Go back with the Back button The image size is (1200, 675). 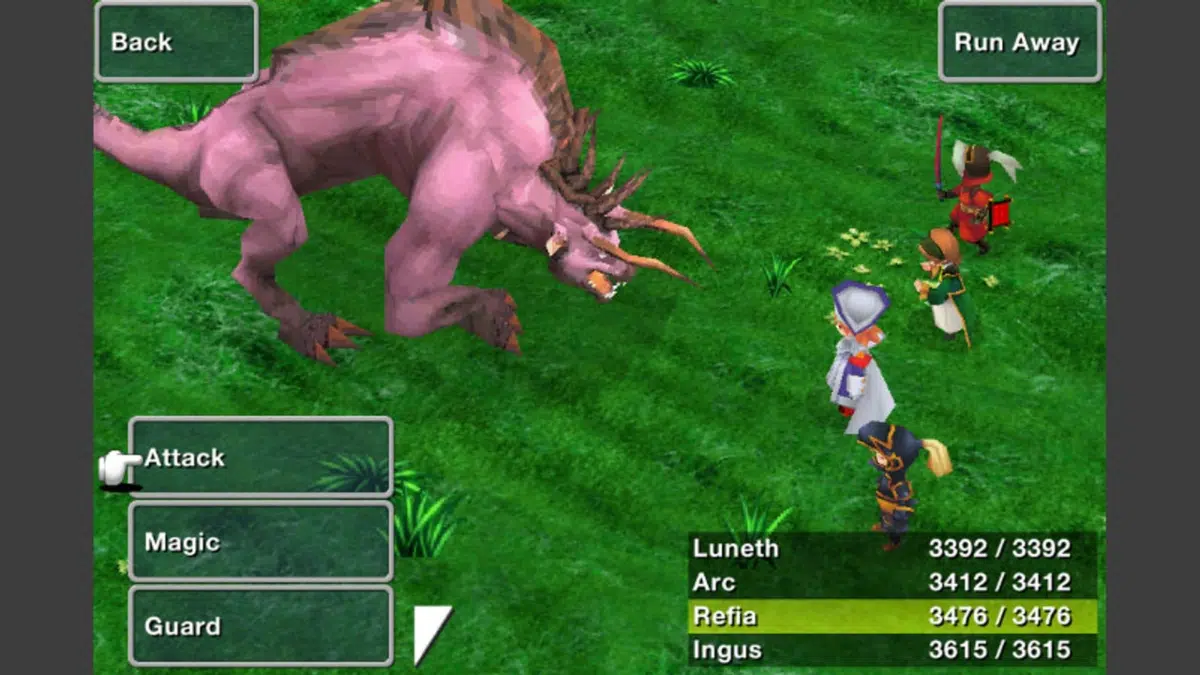176,42
